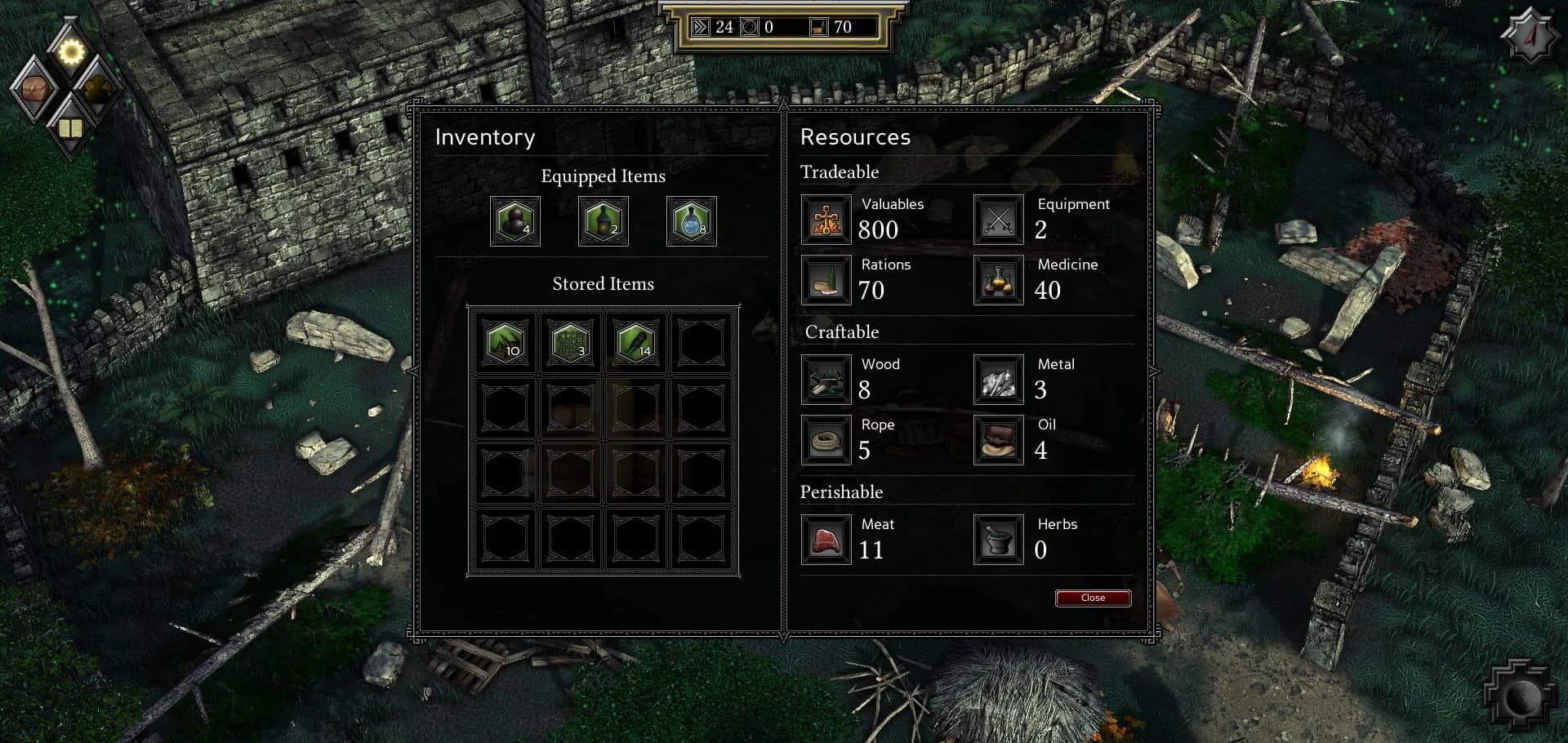The image size is (1568, 743).
Task: Click the Medicine potions icon
Action: click(x=998, y=281)
